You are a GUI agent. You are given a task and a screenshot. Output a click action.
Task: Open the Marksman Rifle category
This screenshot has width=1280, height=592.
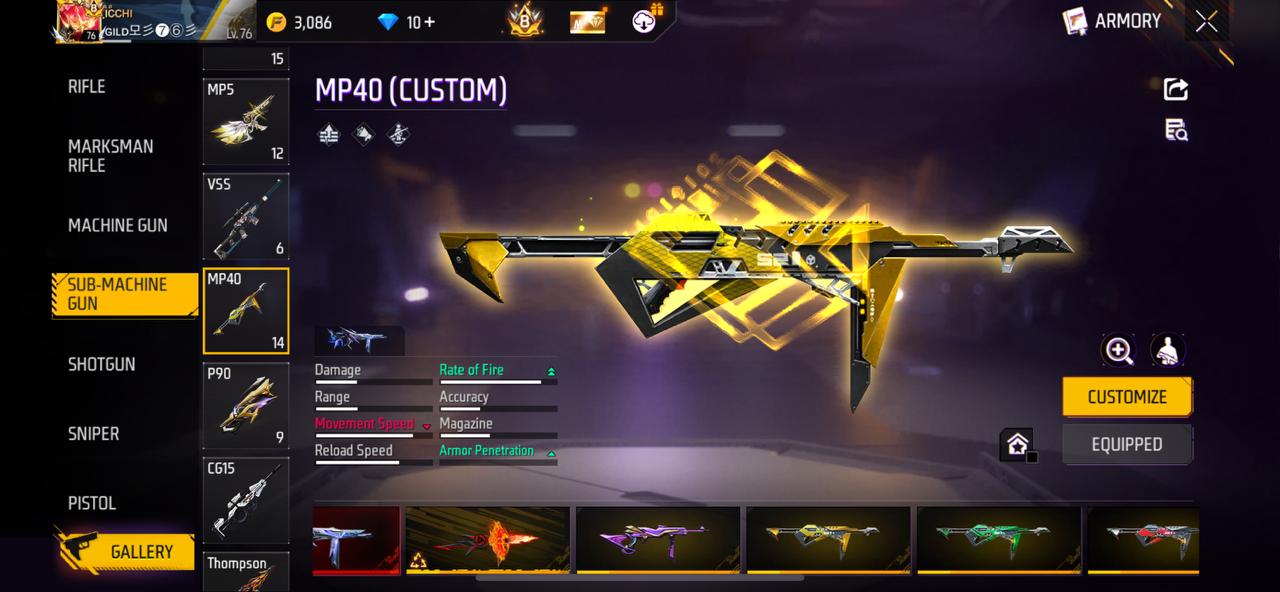[x=110, y=156]
